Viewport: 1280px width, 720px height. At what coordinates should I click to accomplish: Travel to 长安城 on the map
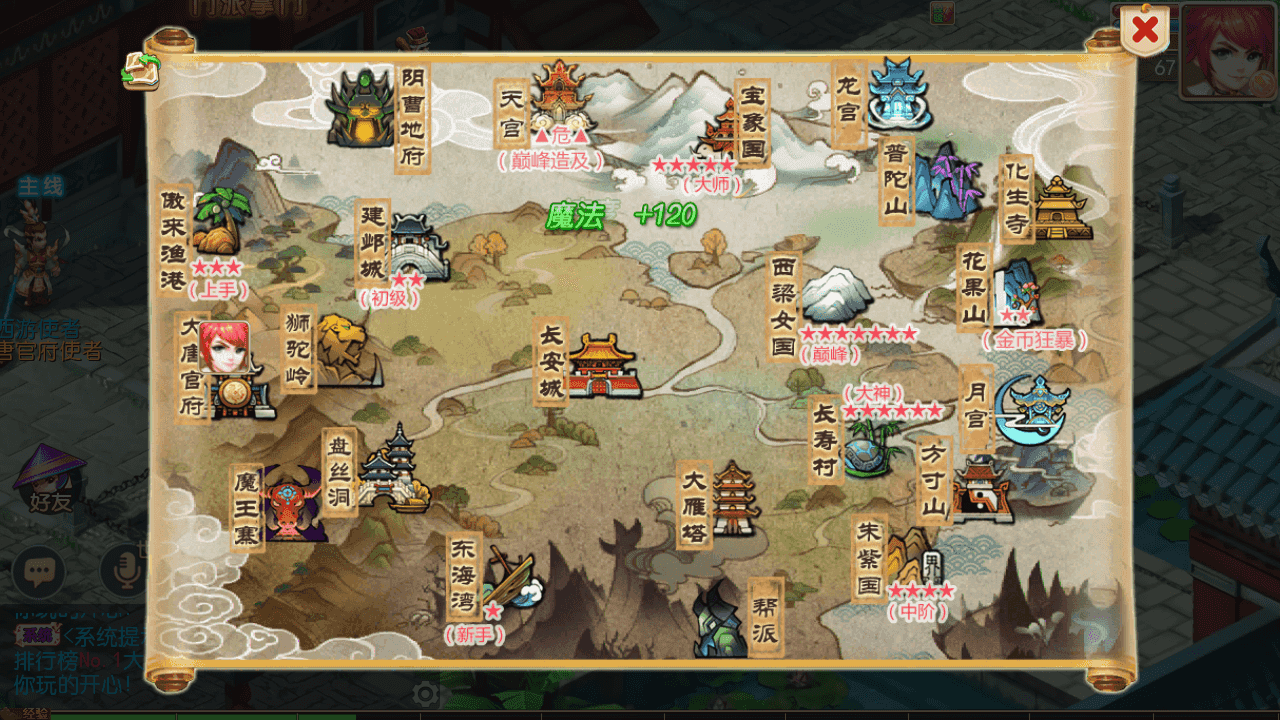604,364
